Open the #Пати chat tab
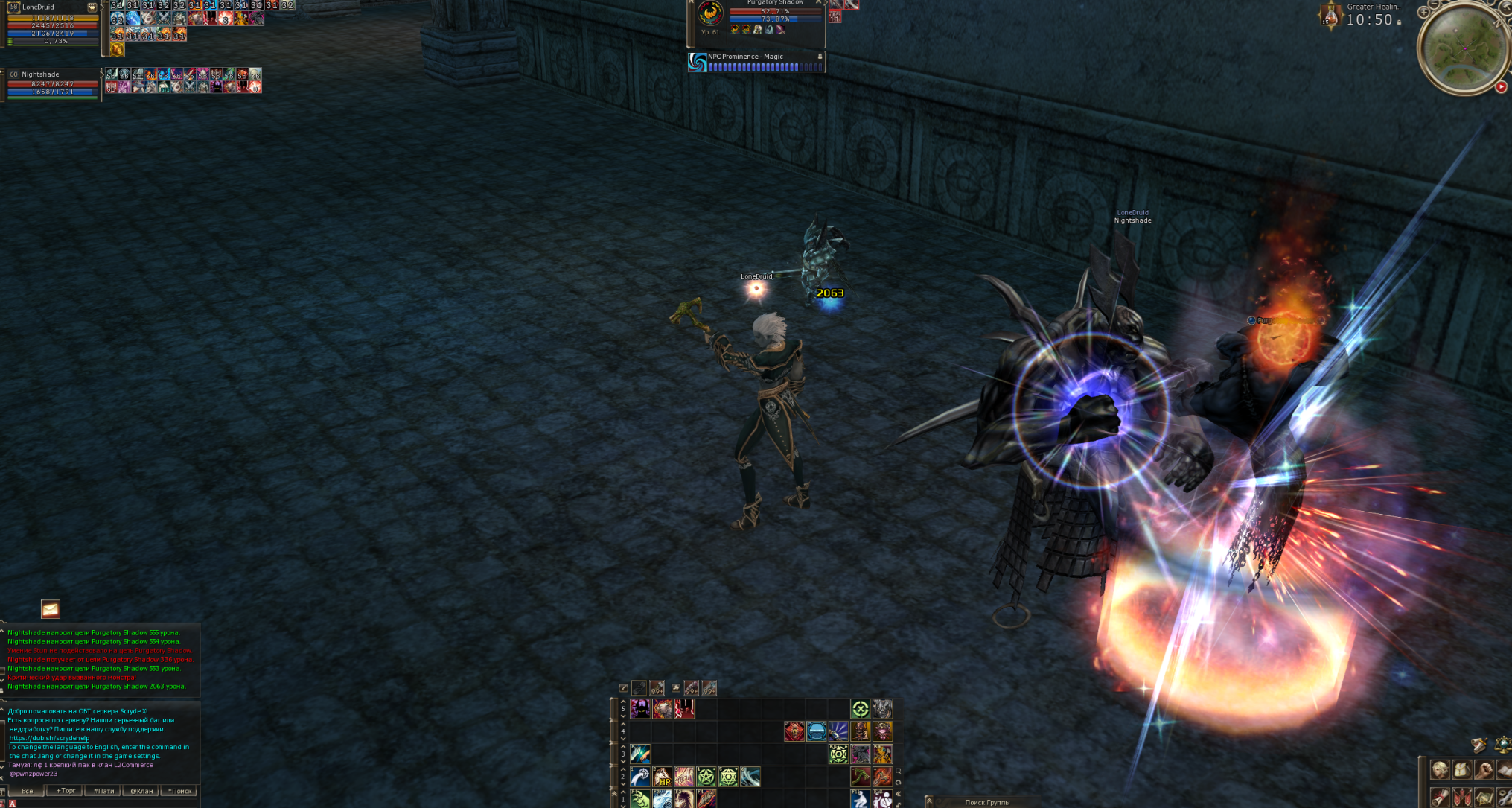 point(103,791)
